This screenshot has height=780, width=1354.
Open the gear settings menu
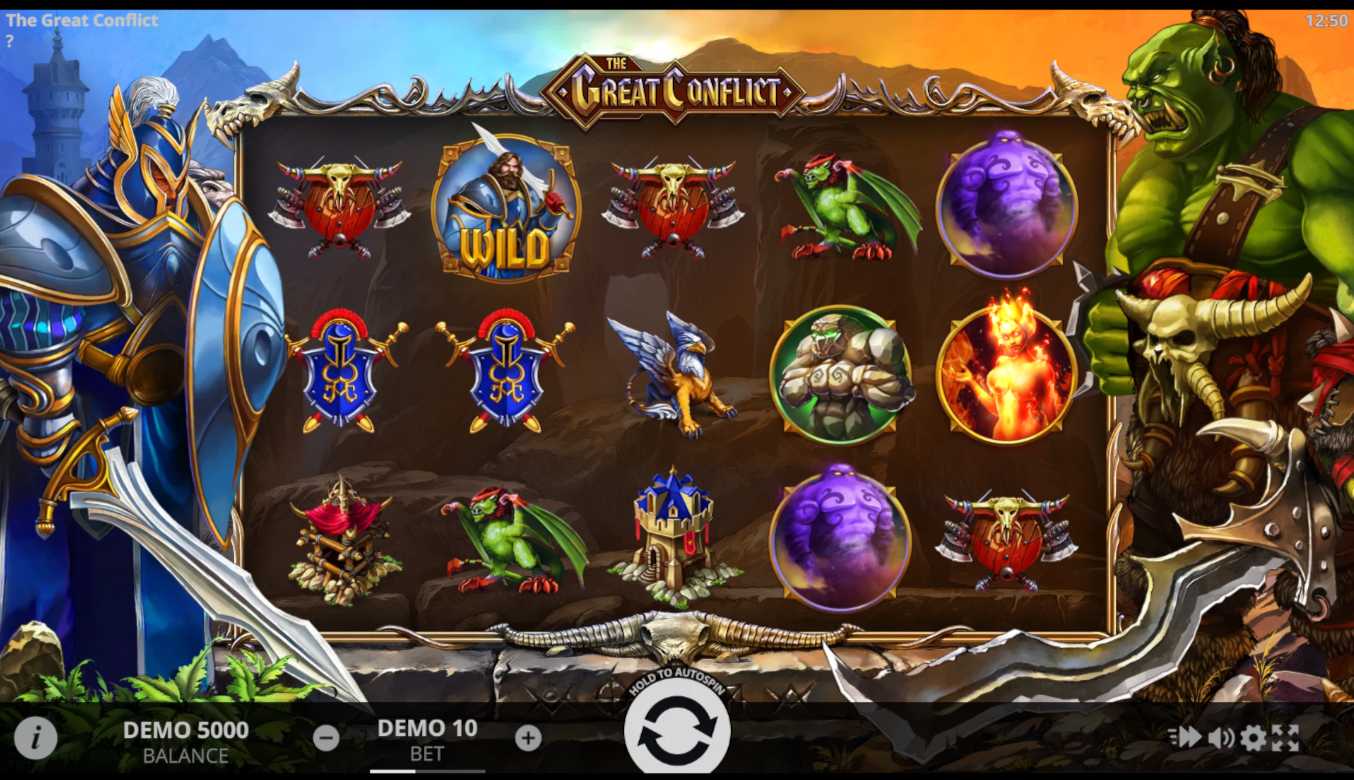[1253, 738]
